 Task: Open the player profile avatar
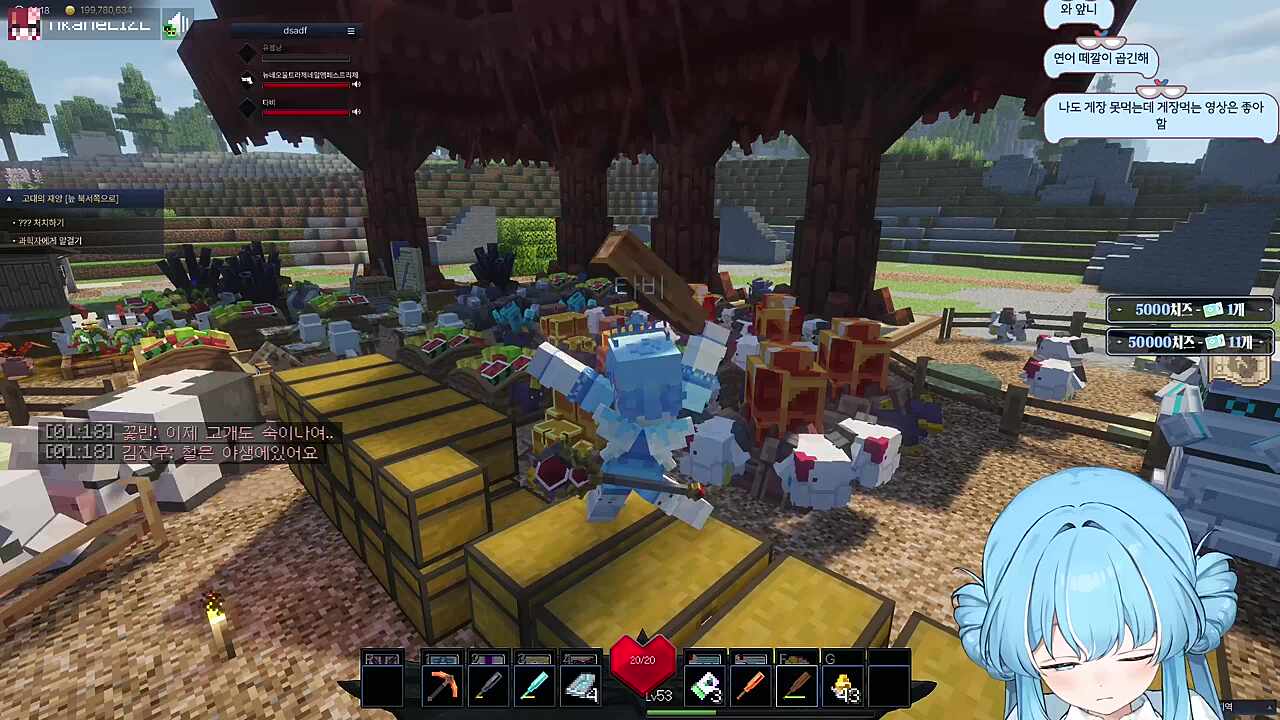(24, 24)
